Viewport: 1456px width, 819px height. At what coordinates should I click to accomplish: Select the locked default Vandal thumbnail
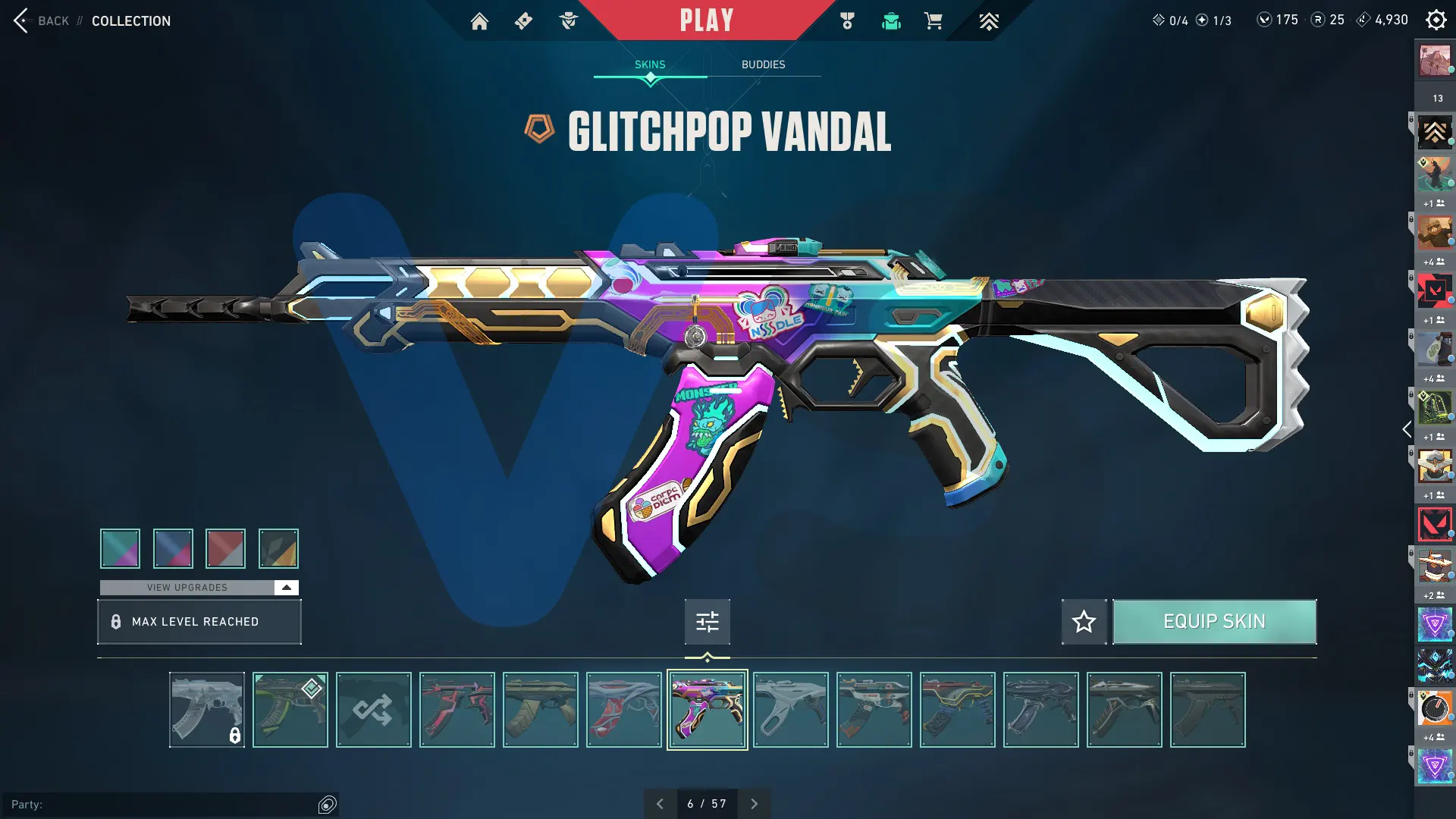pos(206,710)
